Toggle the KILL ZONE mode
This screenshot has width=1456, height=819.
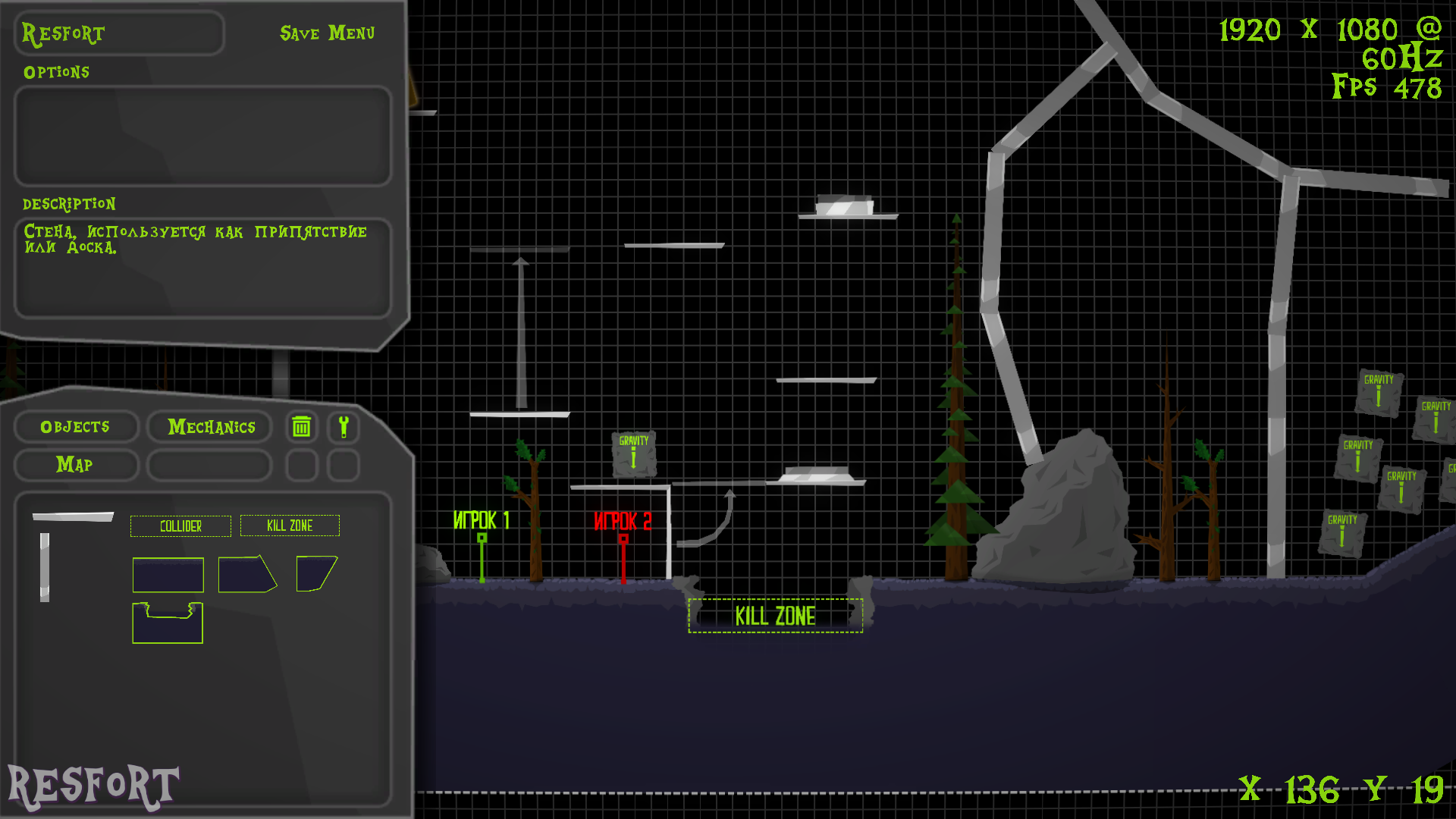click(x=290, y=526)
